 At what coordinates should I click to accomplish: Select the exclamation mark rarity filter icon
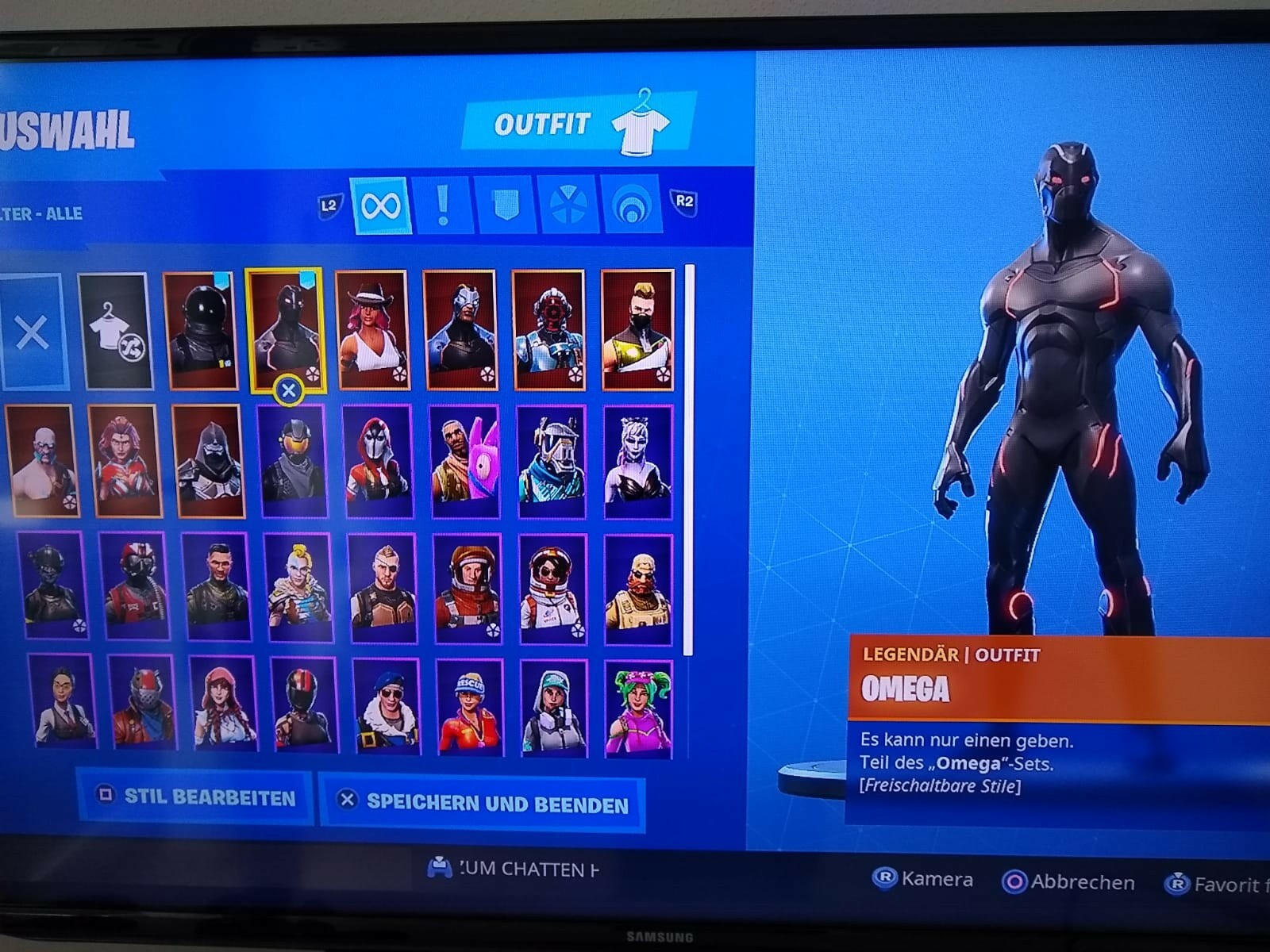click(x=442, y=208)
